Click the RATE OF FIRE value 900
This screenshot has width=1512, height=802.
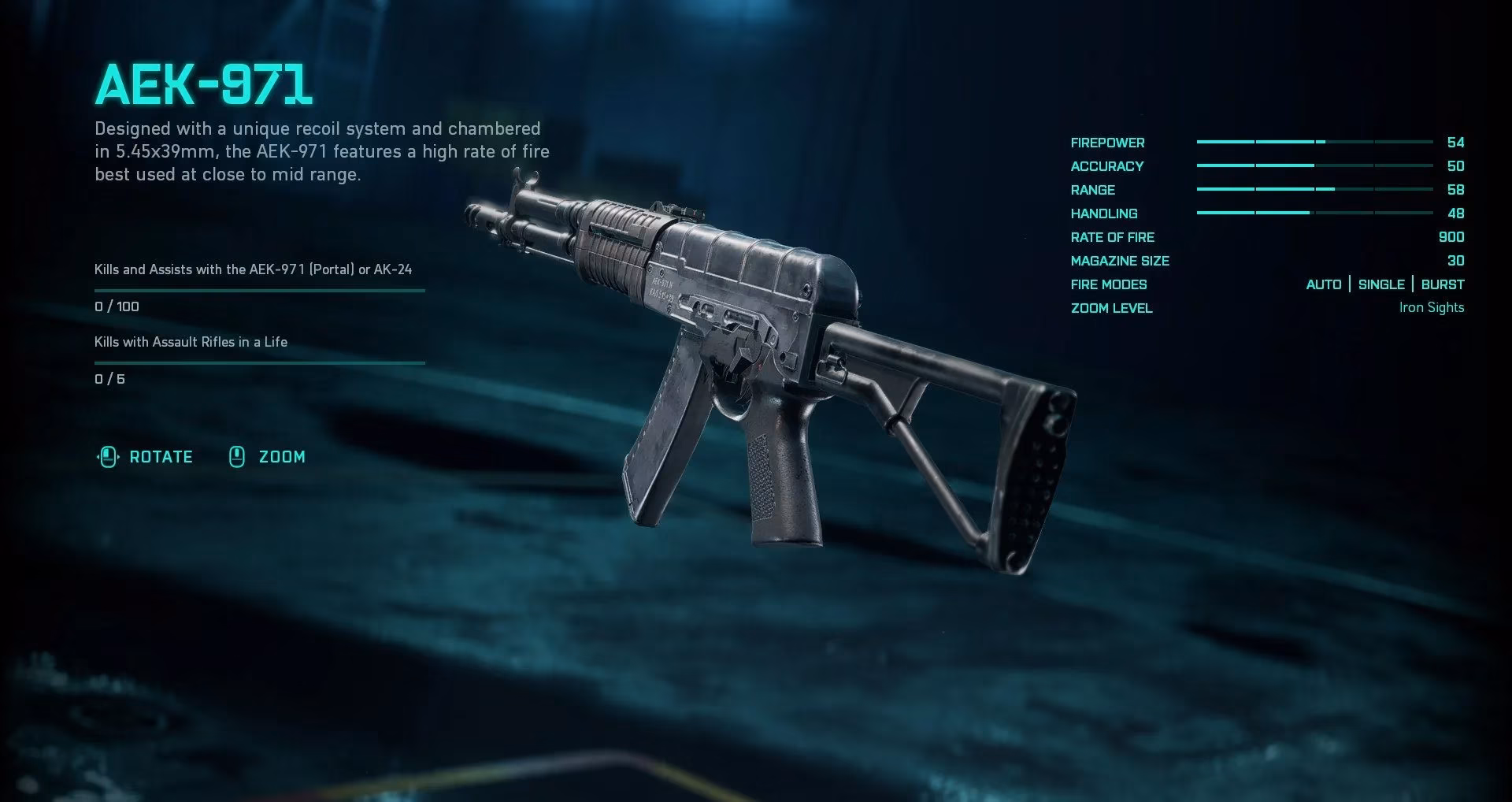tap(1451, 237)
